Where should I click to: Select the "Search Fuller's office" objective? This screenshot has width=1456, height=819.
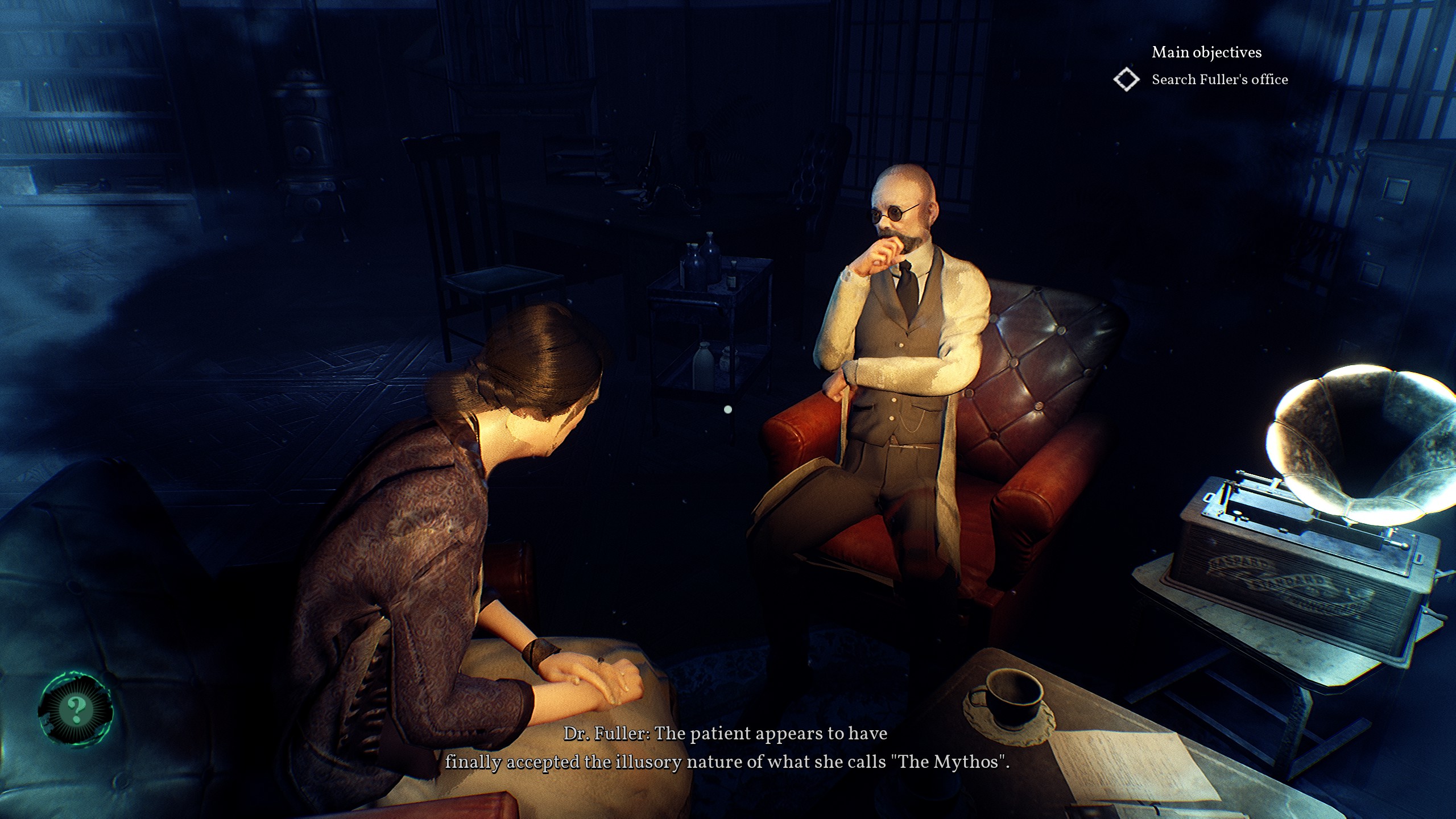(x=1219, y=80)
